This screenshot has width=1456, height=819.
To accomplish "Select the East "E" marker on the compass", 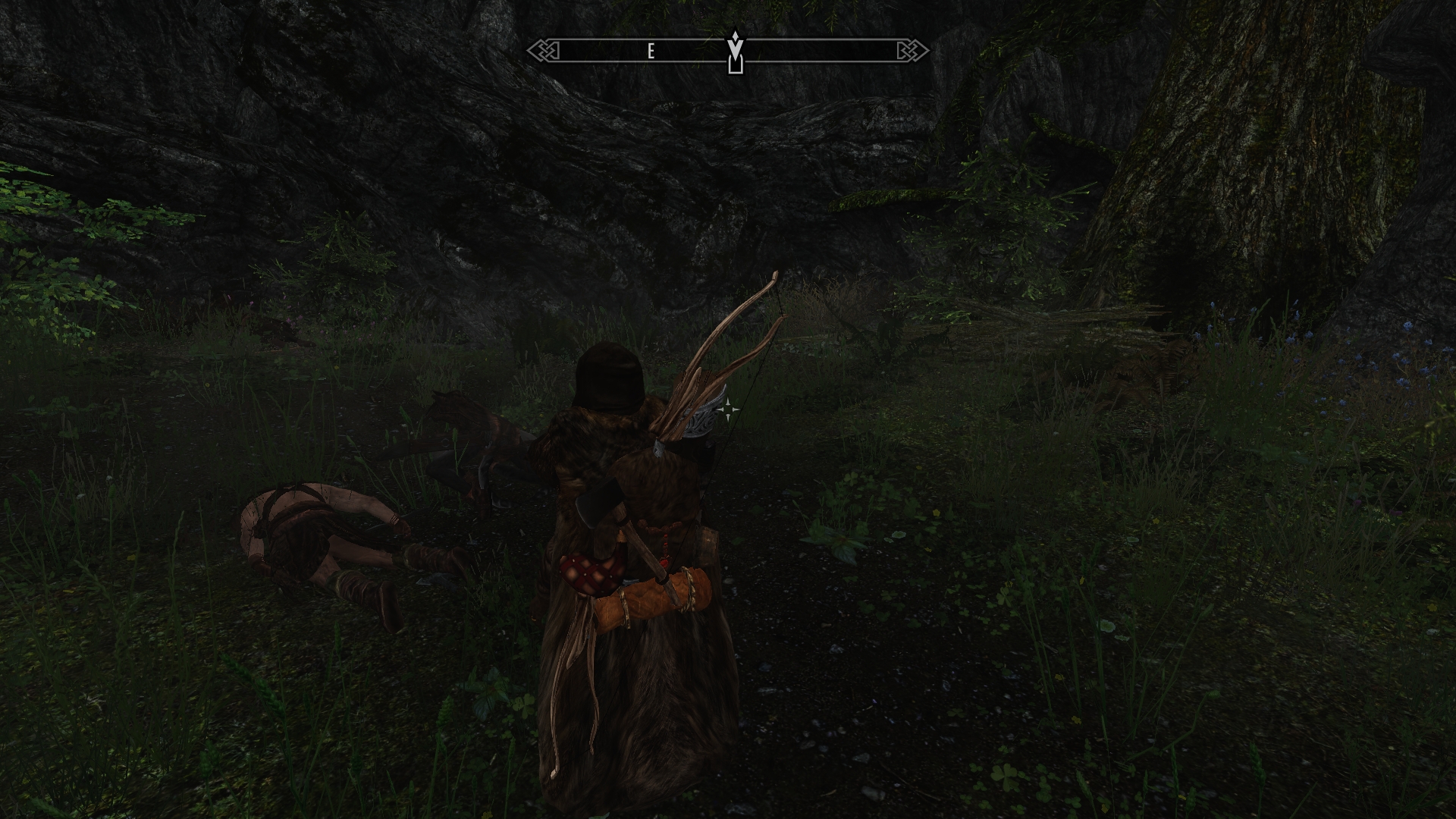I will (x=651, y=51).
